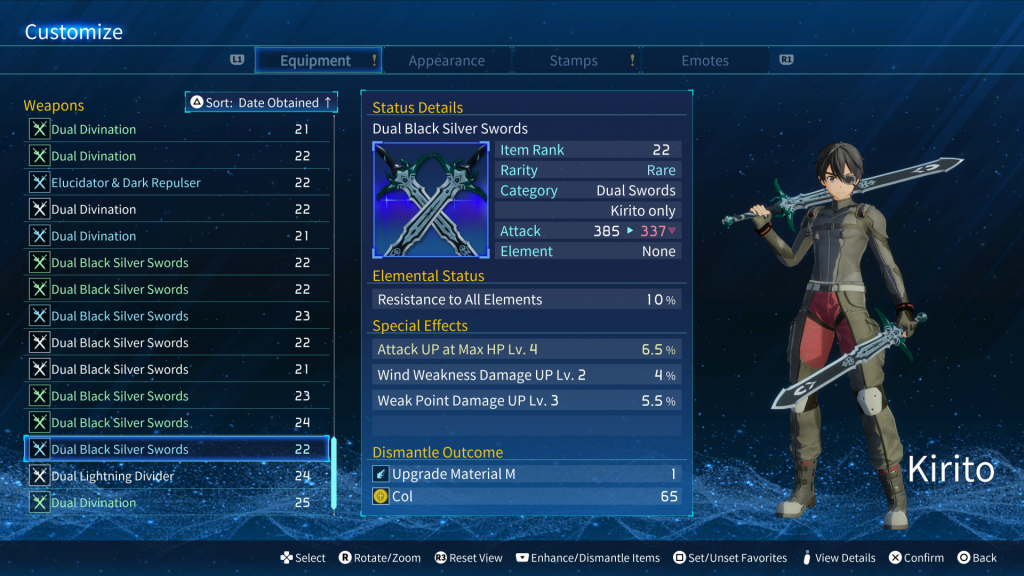This screenshot has width=1024, height=576.
Task: Go to the Emotes tab
Action: tap(705, 61)
